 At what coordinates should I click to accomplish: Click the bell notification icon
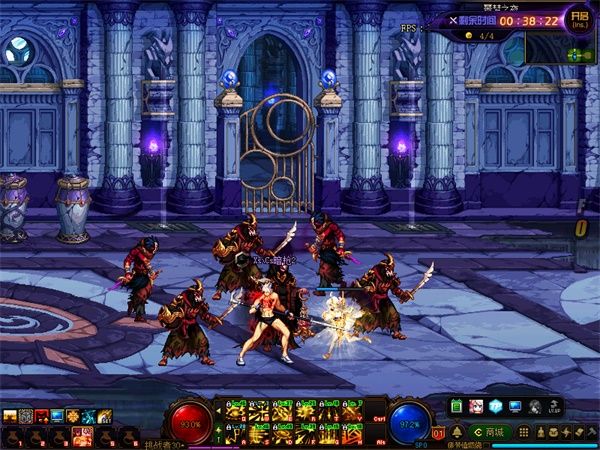(457, 432)
